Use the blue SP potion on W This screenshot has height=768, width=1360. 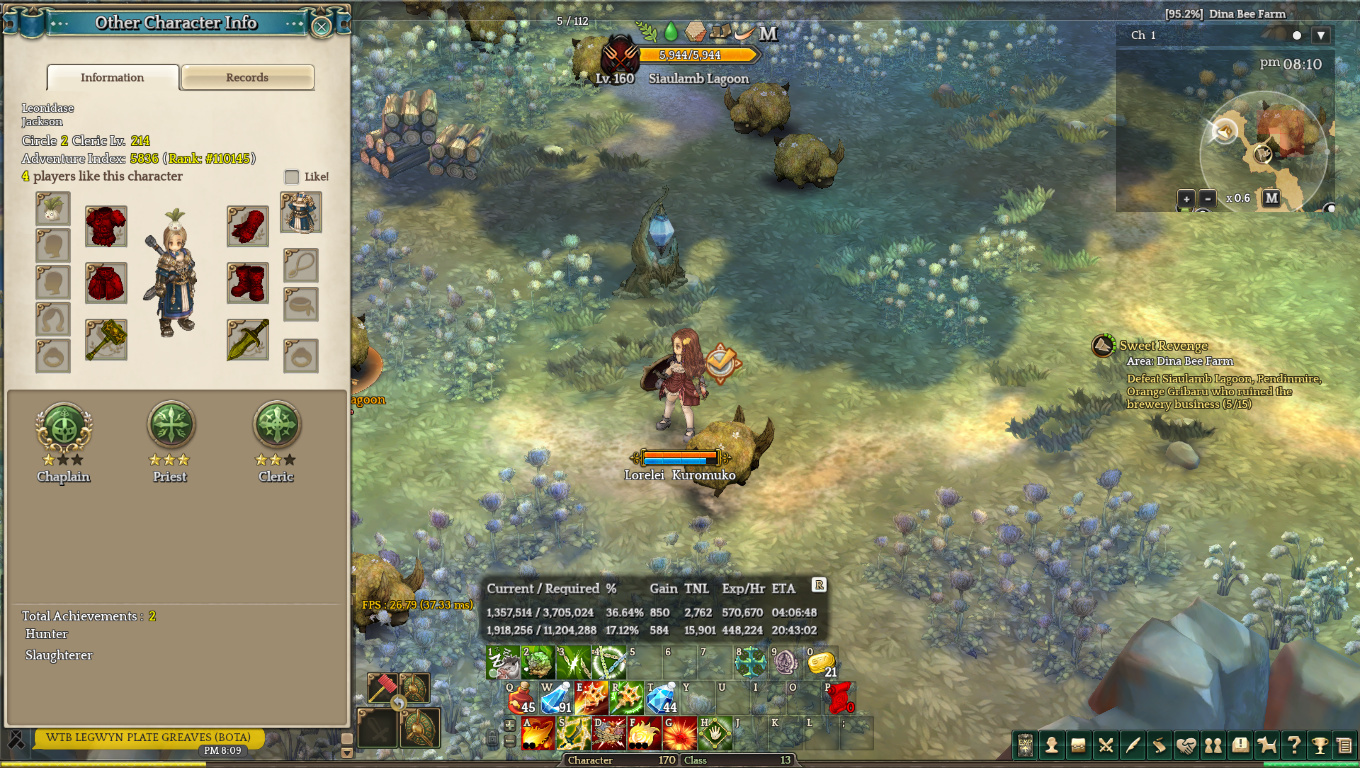pyautogui.click(x=556, y=696)
